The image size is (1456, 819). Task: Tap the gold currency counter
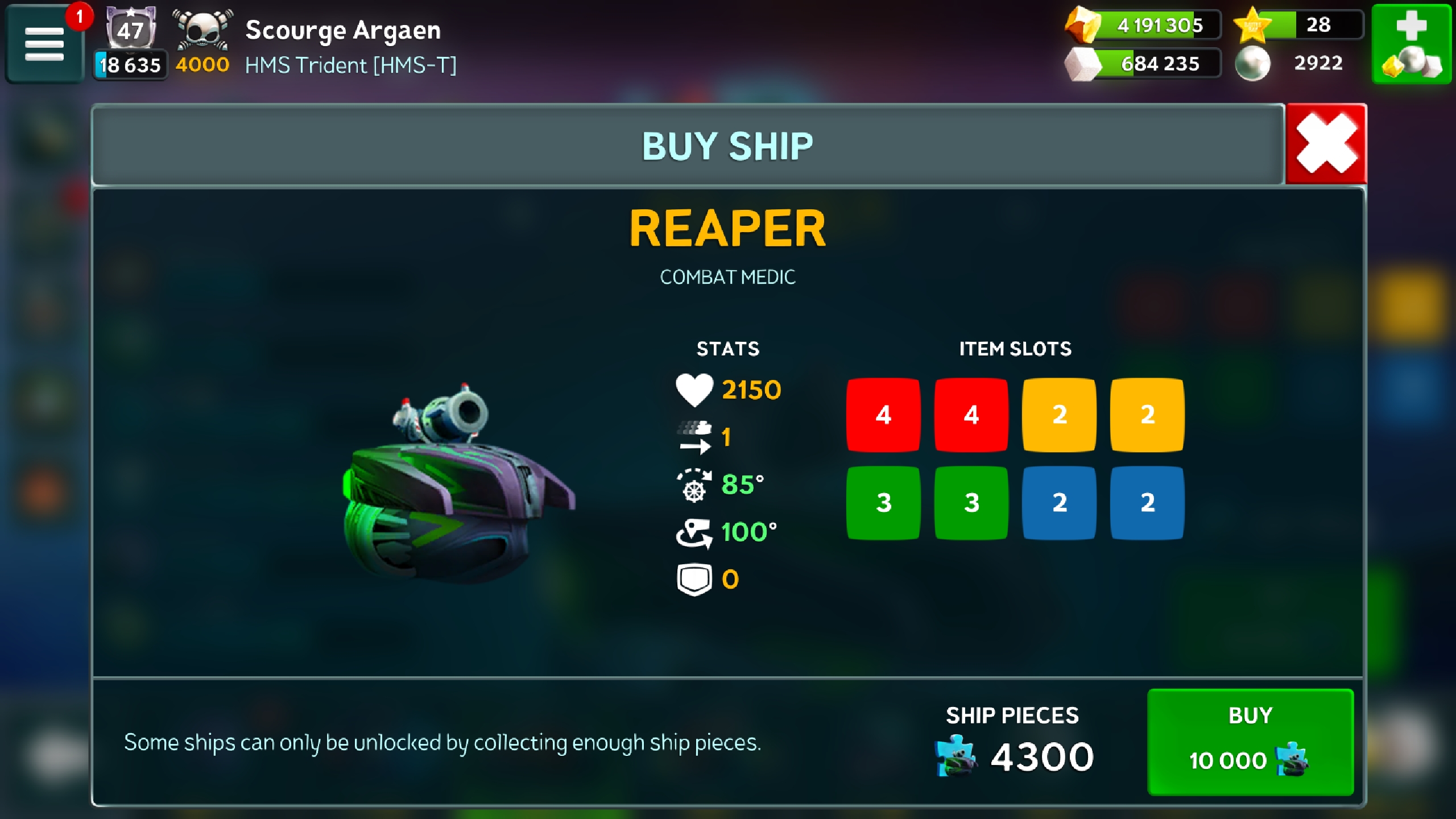(x=1144, y=25)
